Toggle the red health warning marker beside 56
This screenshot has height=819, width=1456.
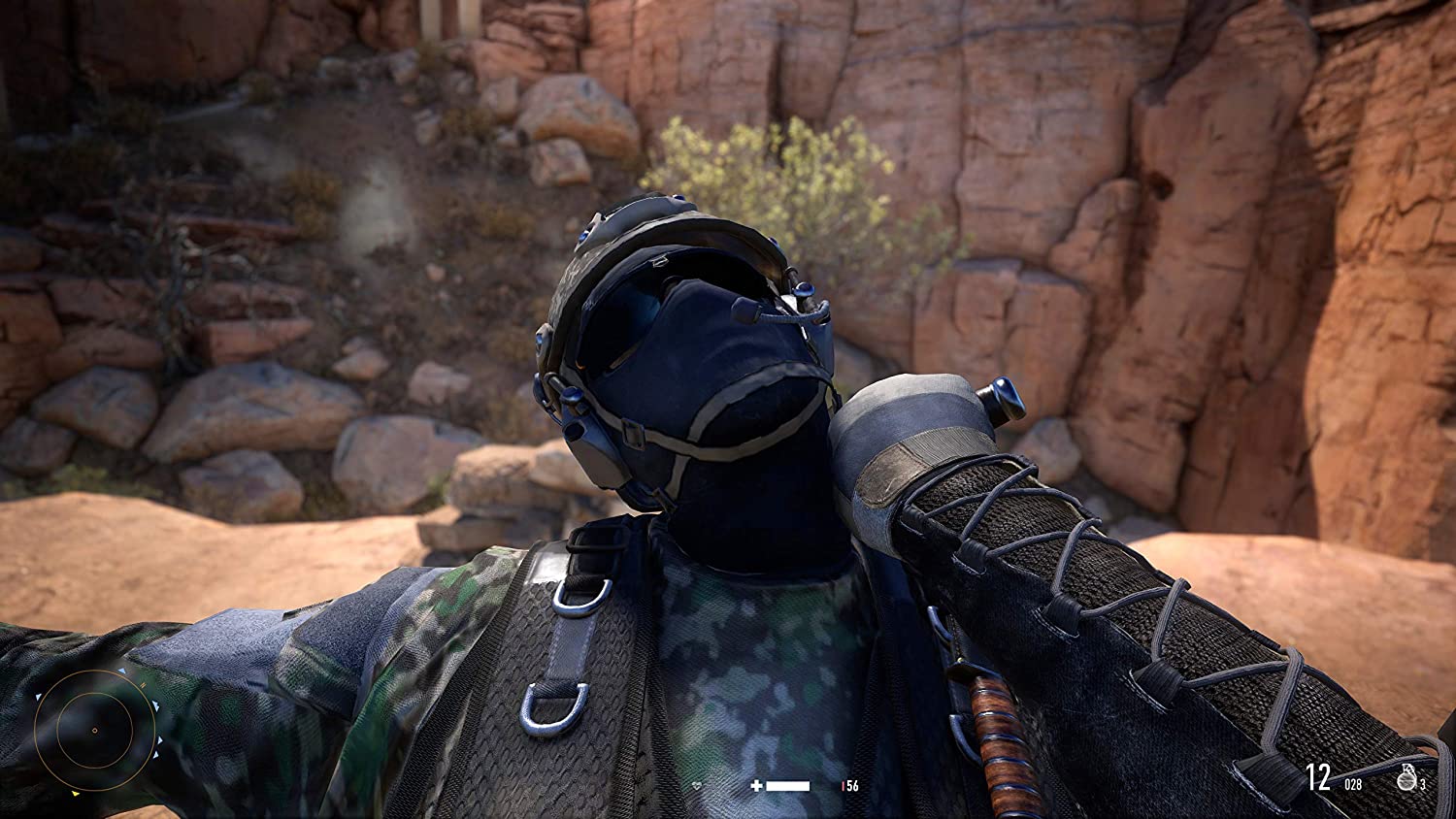[844, 786]
